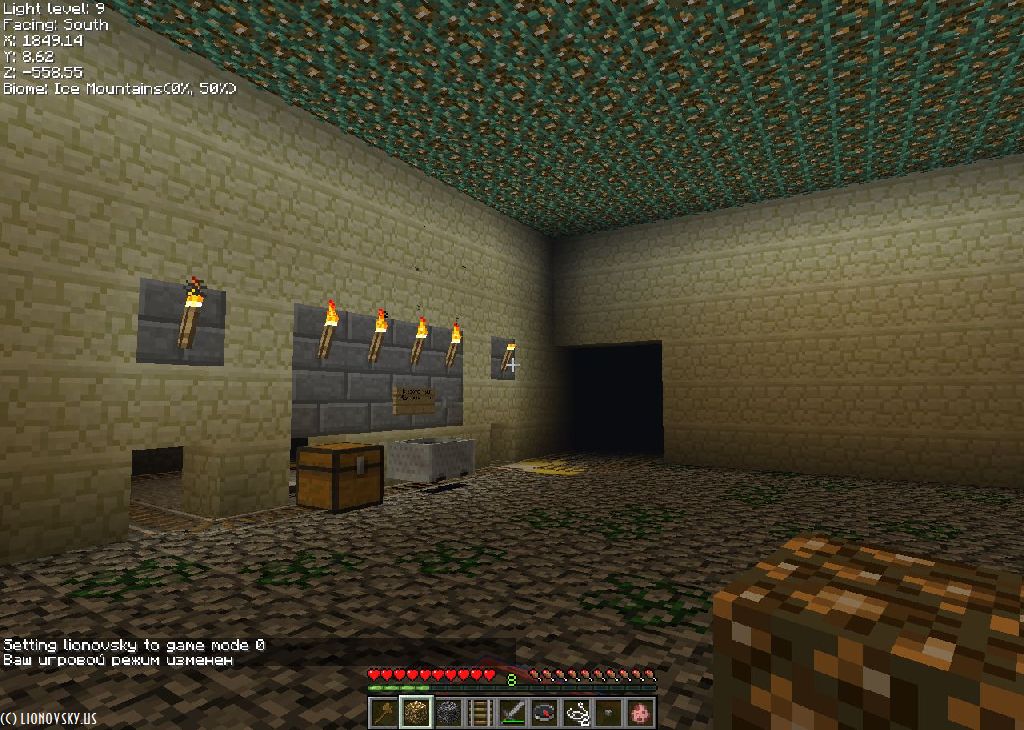Pick the rail tracks hotbar slot
The image size is (1024, 730).
(x=480, y=712)
